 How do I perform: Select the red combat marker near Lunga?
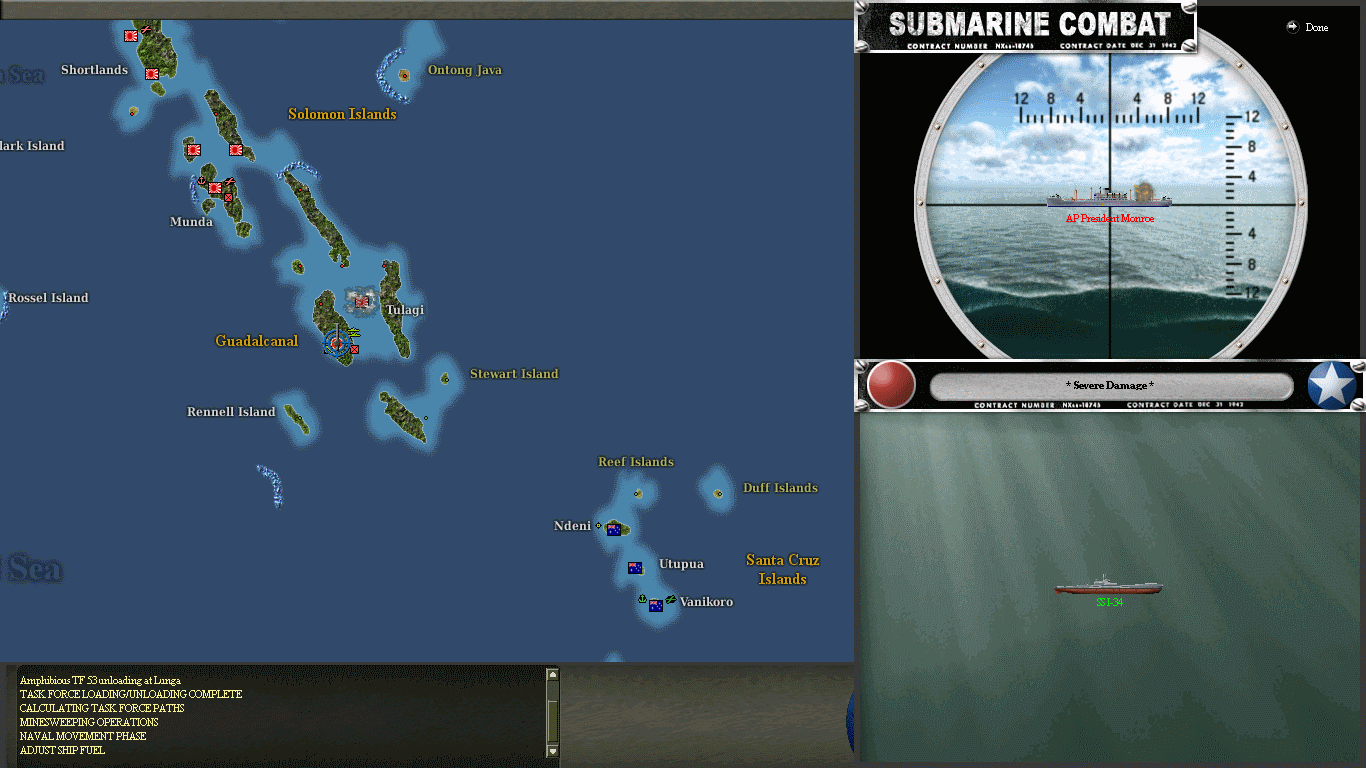[354, 349]
